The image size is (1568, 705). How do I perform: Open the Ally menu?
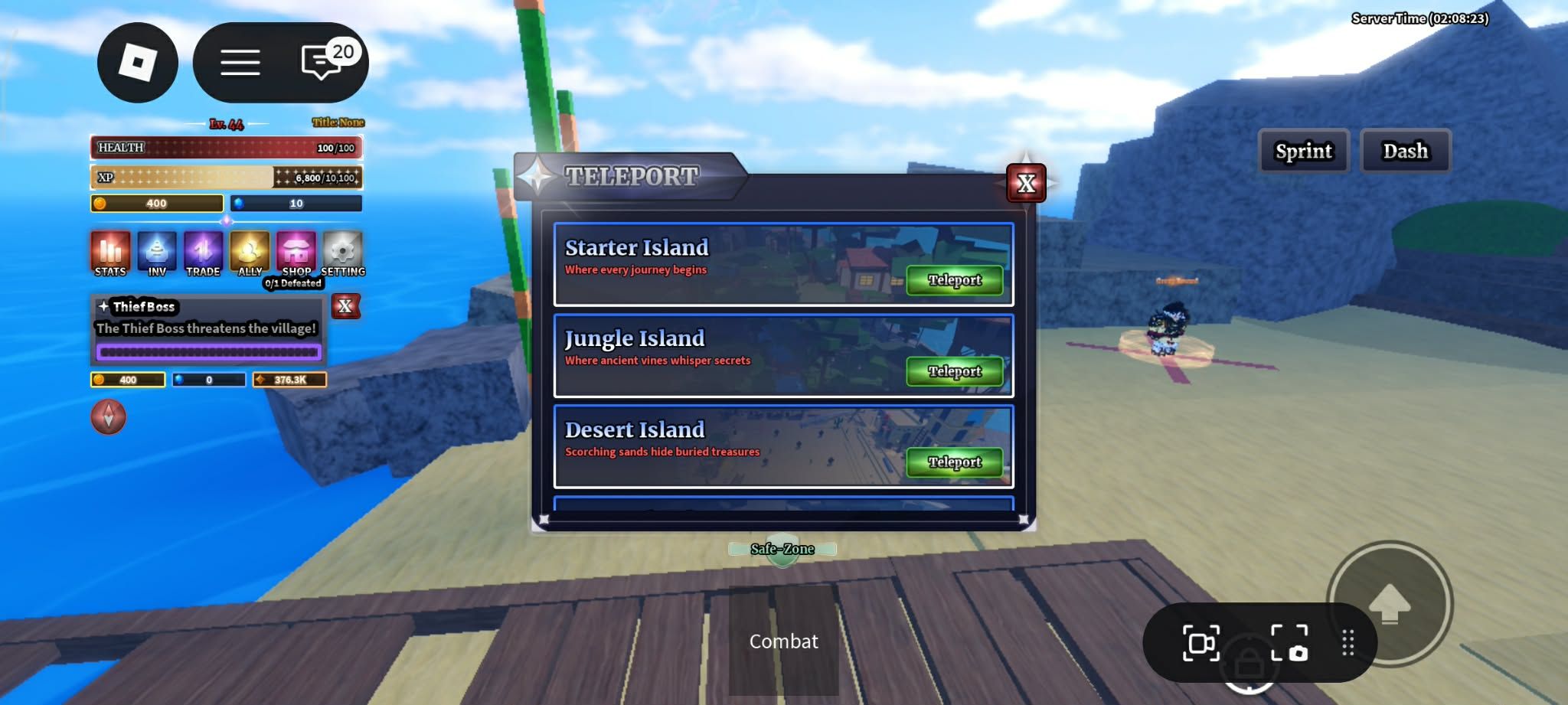[x=250, y=253]
